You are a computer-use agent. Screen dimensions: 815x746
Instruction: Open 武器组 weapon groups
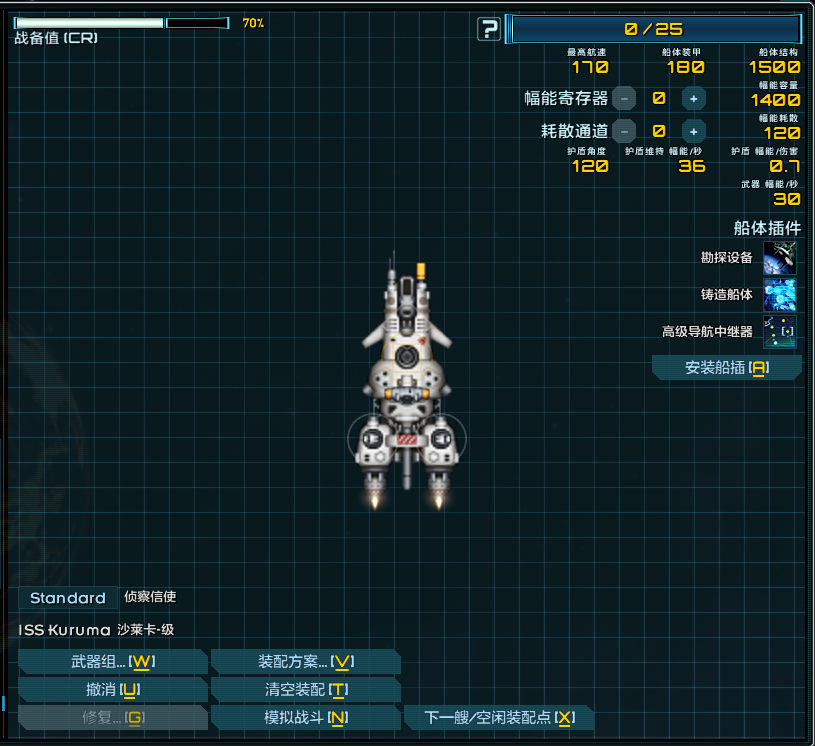tap(113, 662)
